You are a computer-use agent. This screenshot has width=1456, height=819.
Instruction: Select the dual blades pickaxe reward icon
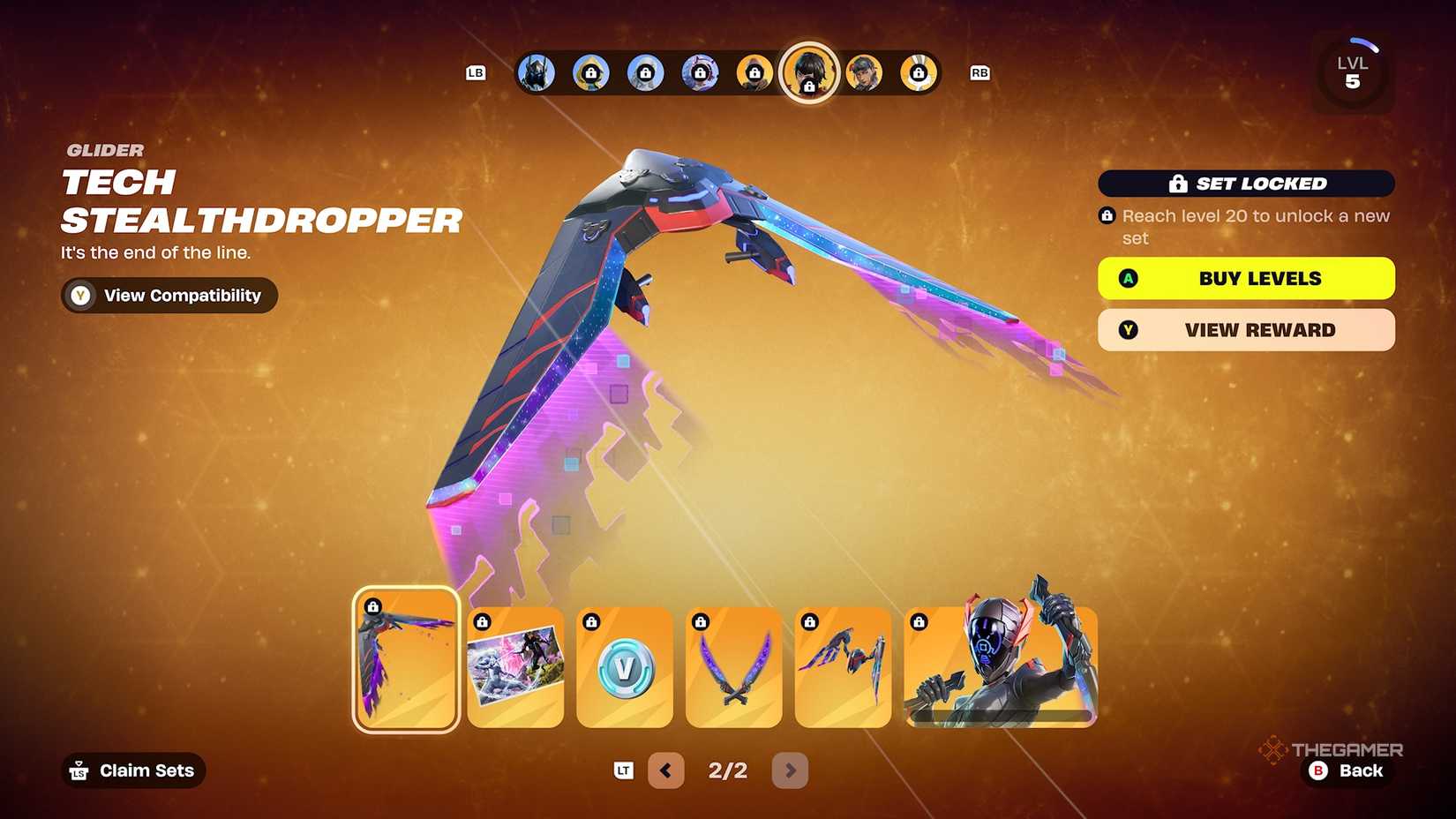(x=734, y=669)
